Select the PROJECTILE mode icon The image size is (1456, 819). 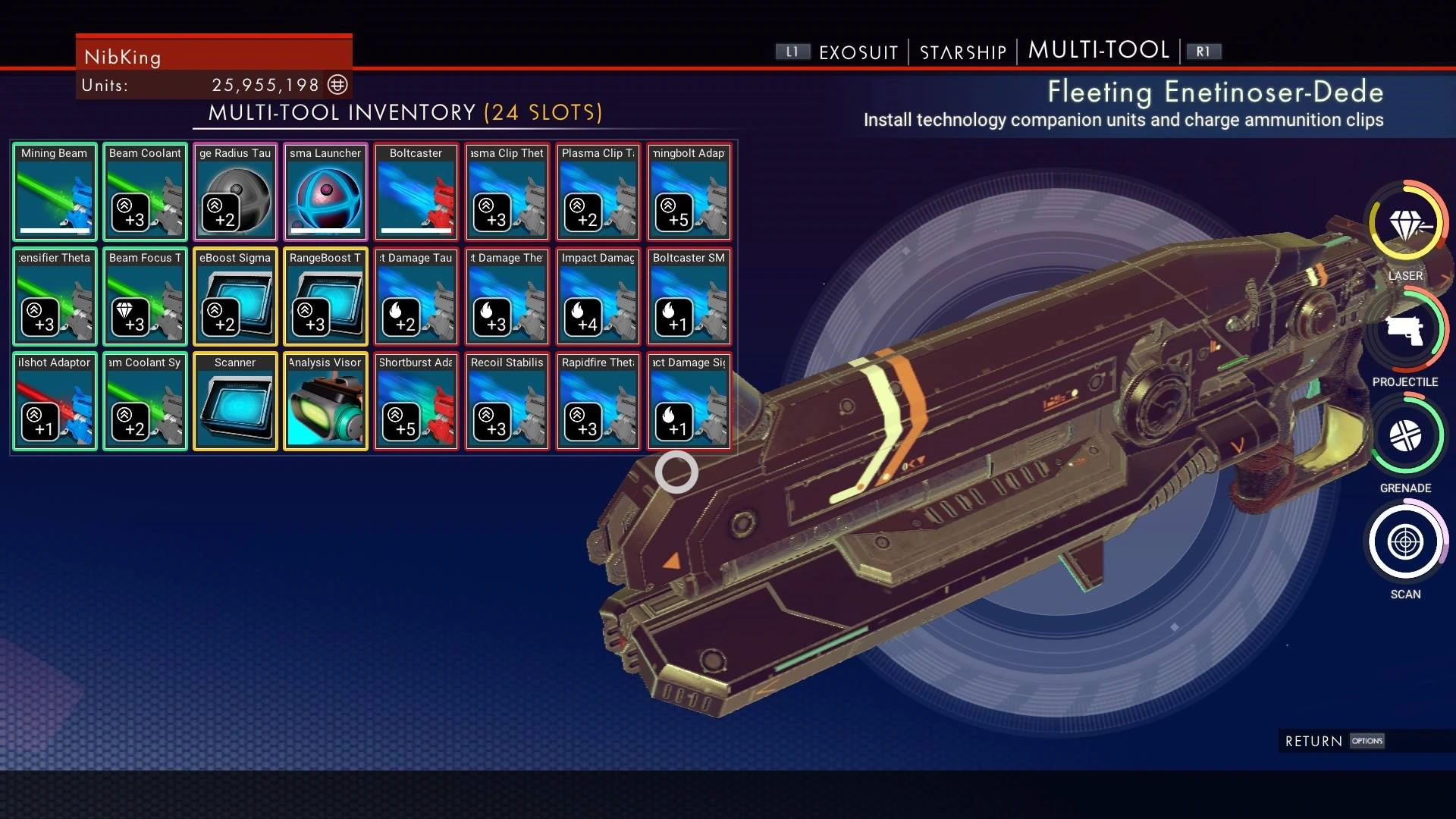(x=1405, y=330)
